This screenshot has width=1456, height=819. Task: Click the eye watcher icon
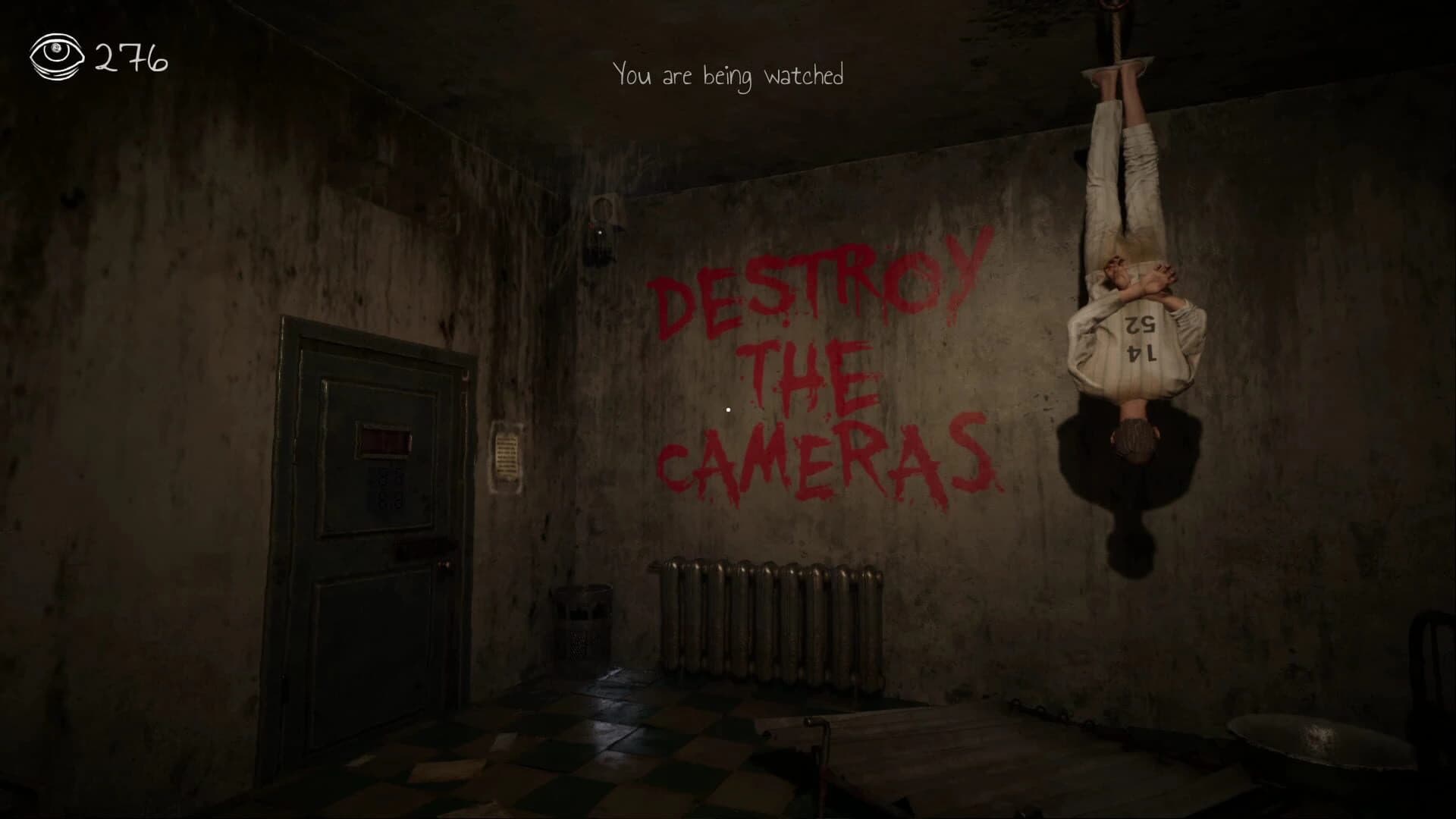click(x=55, y=57)
